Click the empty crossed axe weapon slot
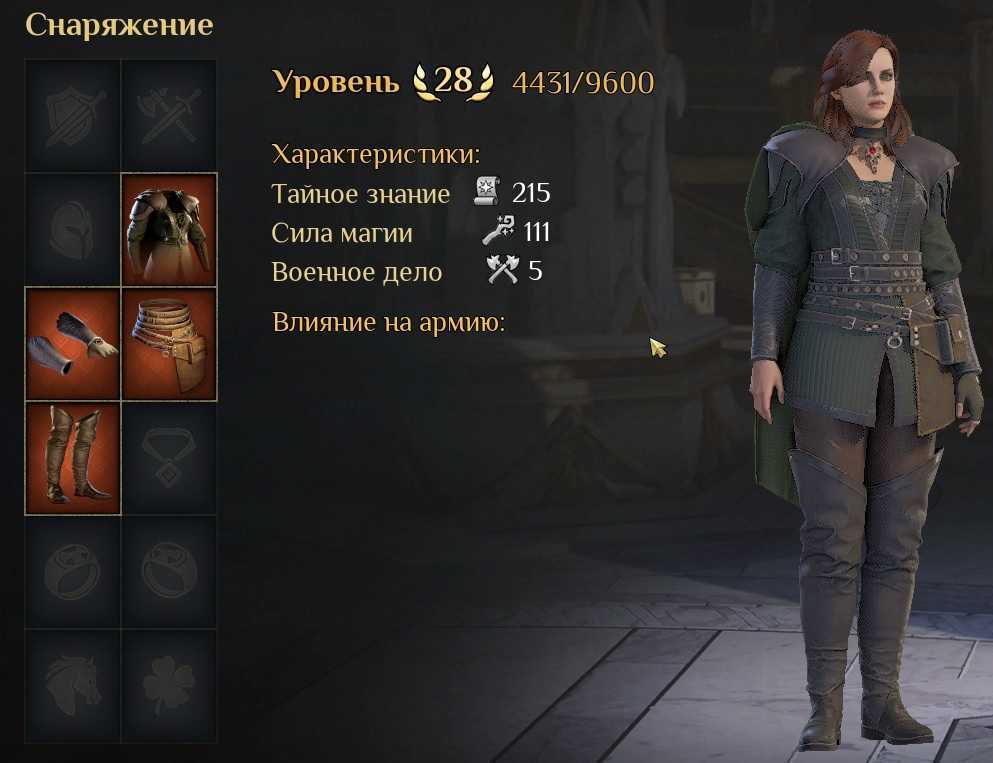The height and width of the screenshot is (763, 993). point(169,115)
